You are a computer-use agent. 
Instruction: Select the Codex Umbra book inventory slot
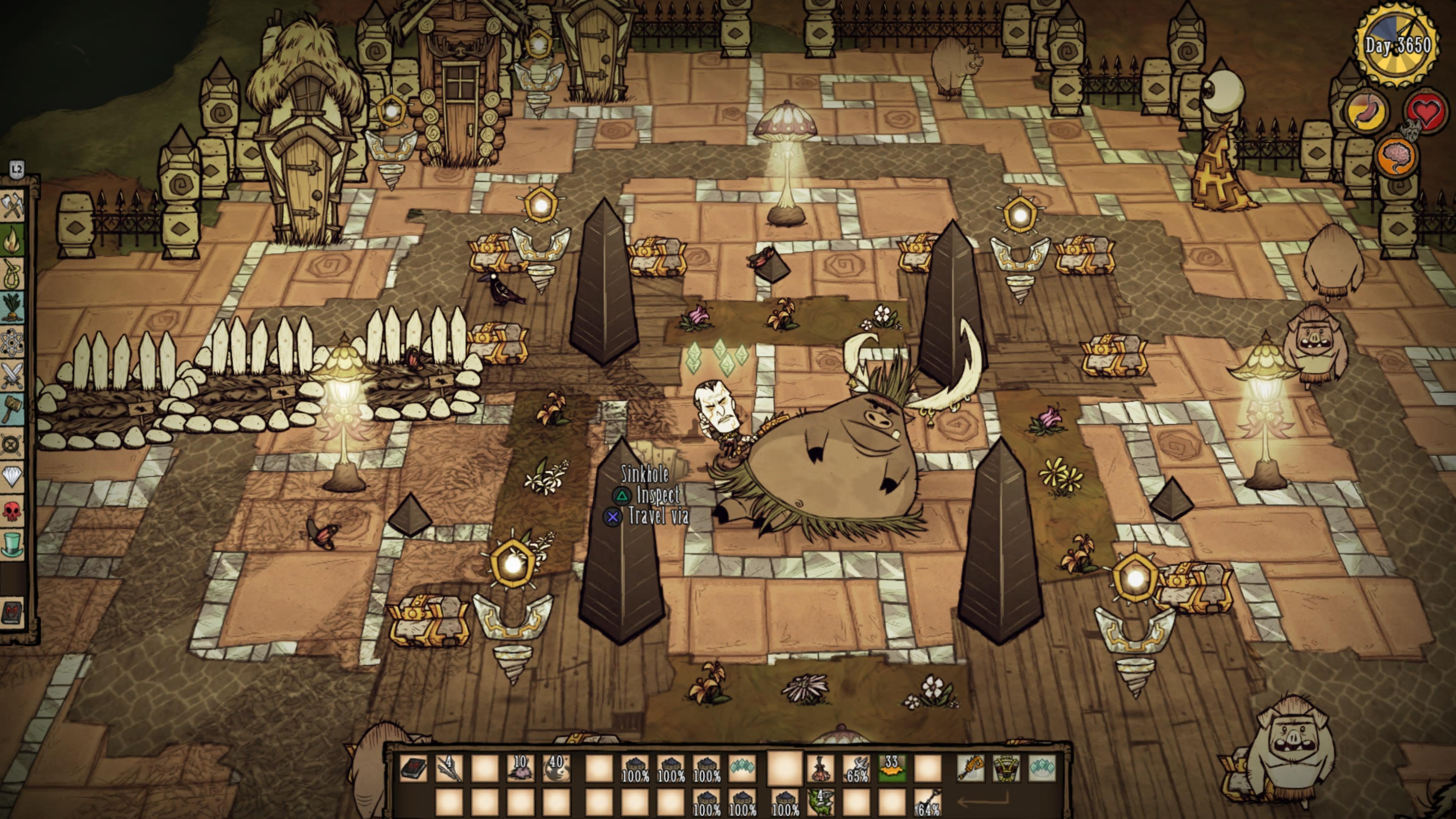[x=413, y=769]
